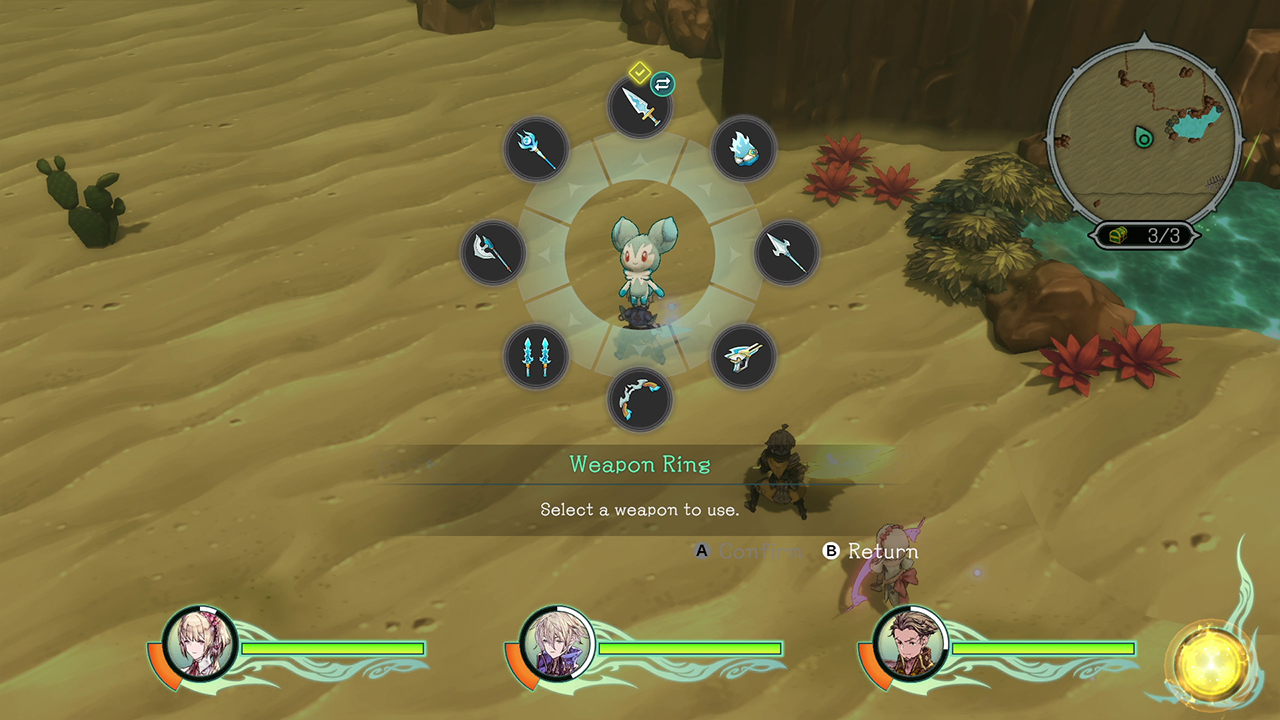
Task: Select the orb-tipped staff weapon
Action: pos(536,149)
